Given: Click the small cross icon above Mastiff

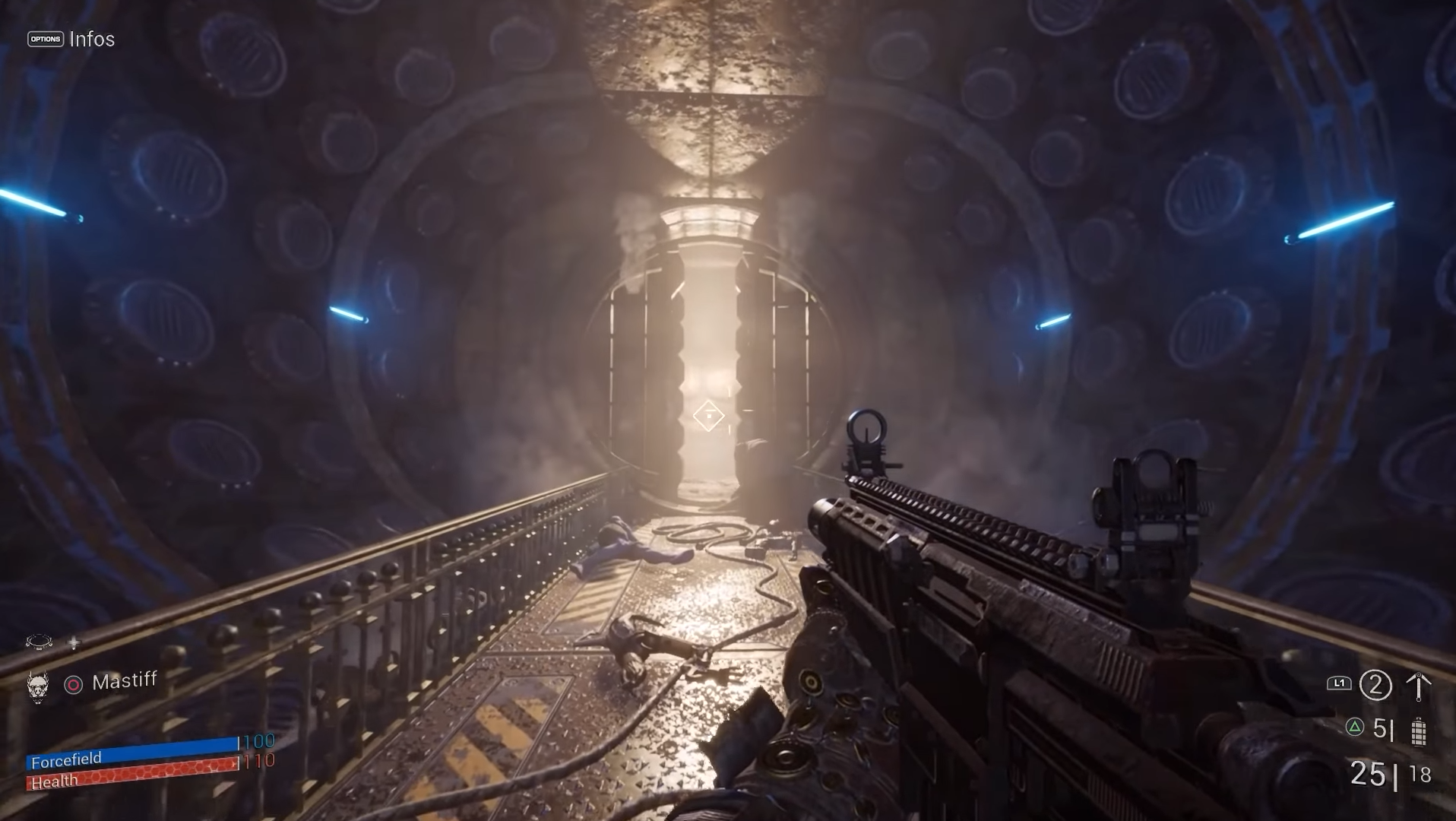Looking at the screenshot, I should 74,643.
